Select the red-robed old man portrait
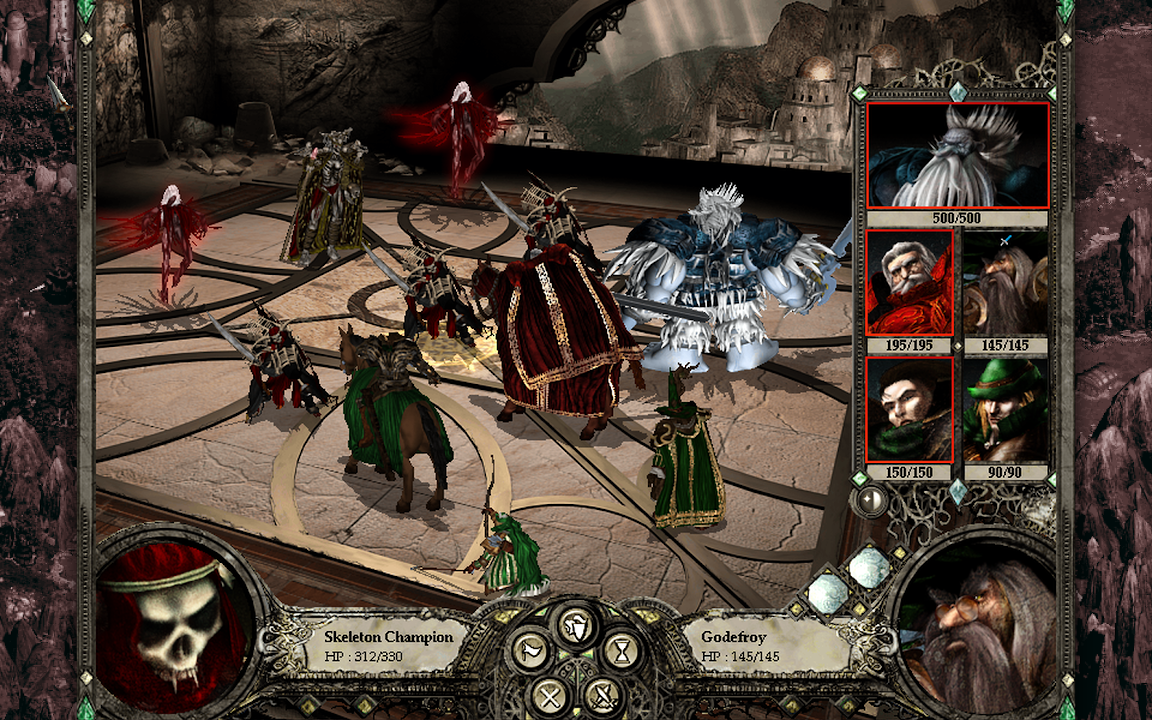The image size is (1152, 720). tap(909, 283)
